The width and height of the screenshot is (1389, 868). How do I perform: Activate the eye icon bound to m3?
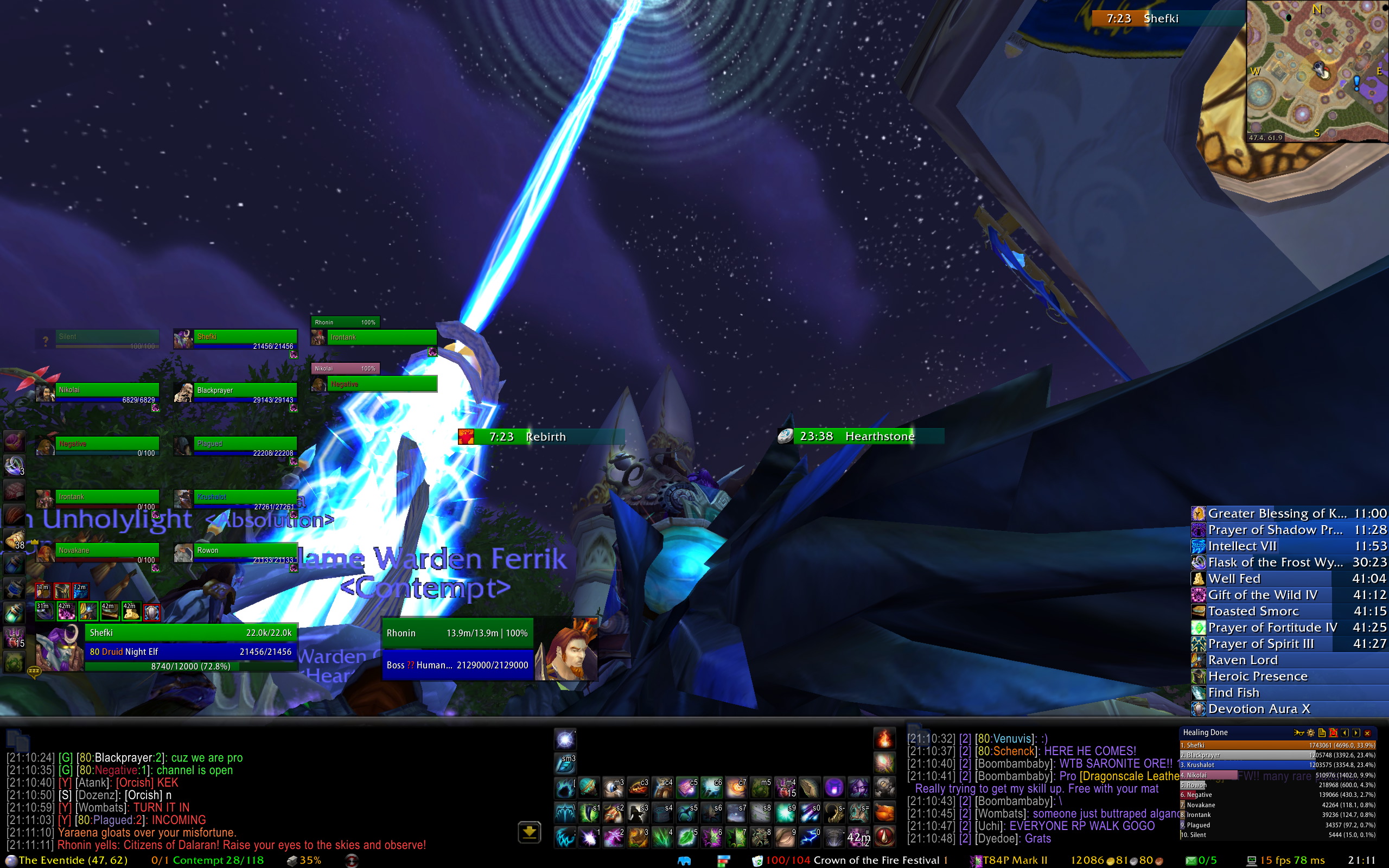[x=613, y=788]
